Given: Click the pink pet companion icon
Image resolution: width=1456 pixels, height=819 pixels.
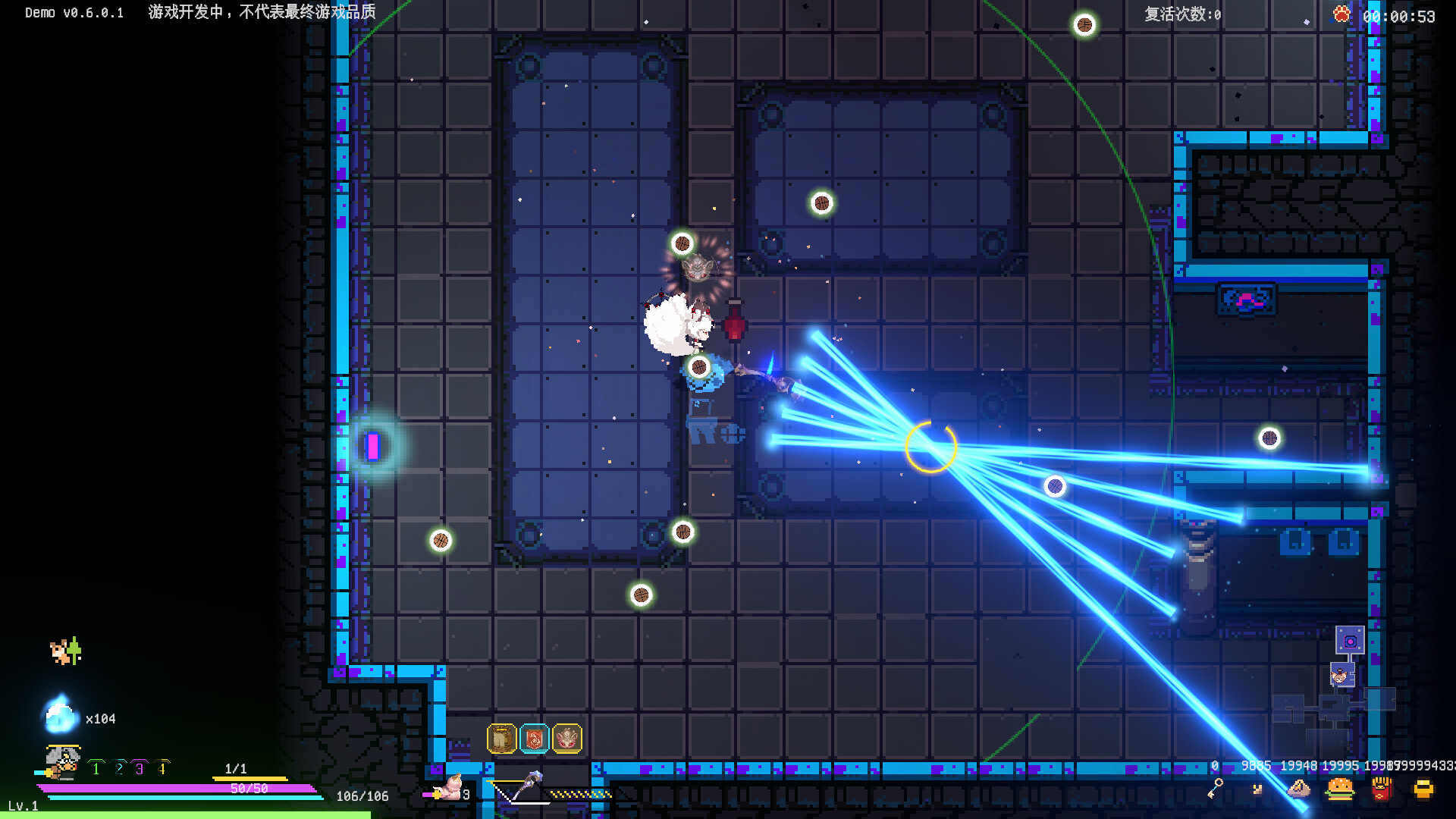Looking at the screenshot, I should pos(451,789).
